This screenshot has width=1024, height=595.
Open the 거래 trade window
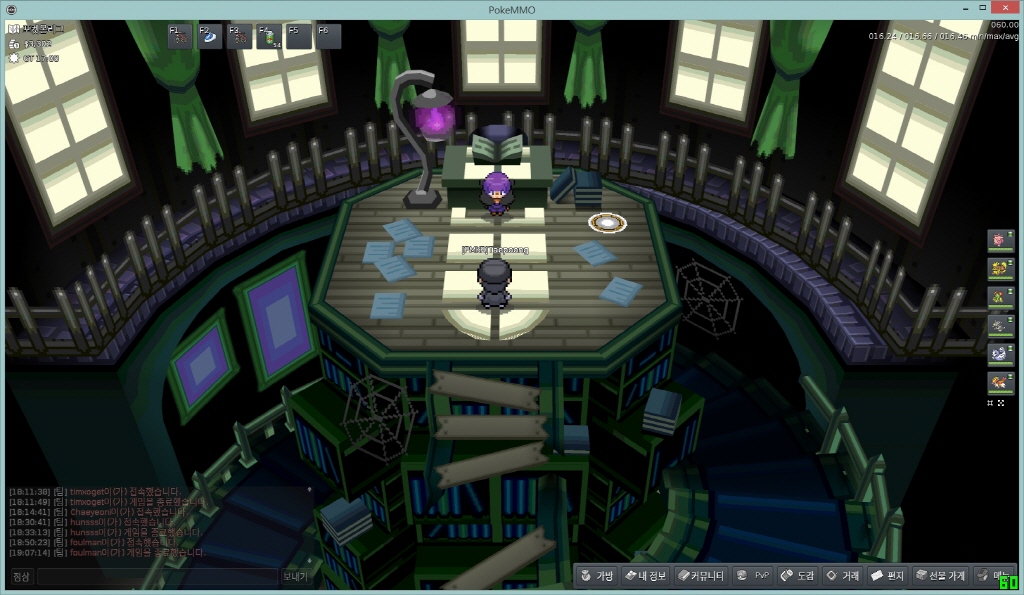(842, 576)
